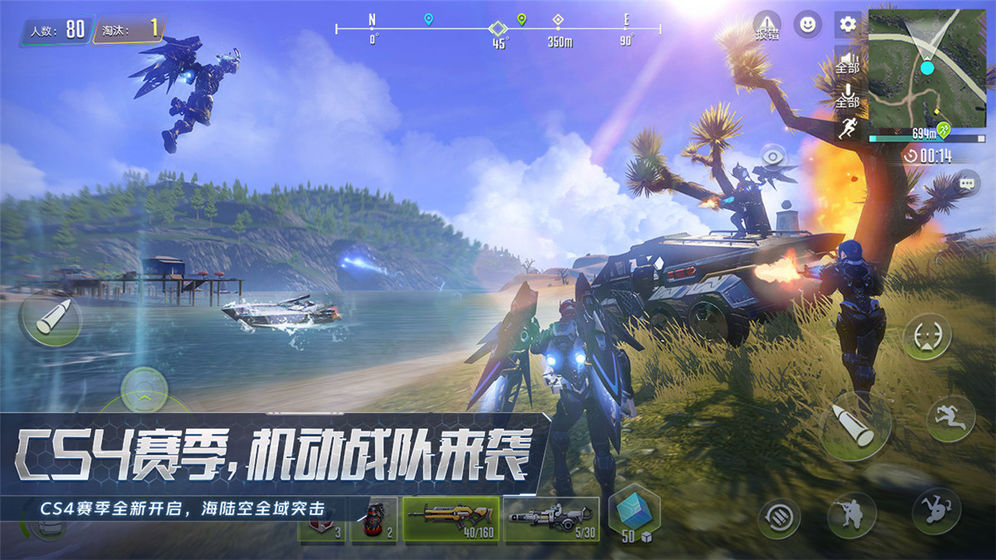Fire using the right bullet button
The height and width of the screenshot is (560, 996).
pos(855,427)
